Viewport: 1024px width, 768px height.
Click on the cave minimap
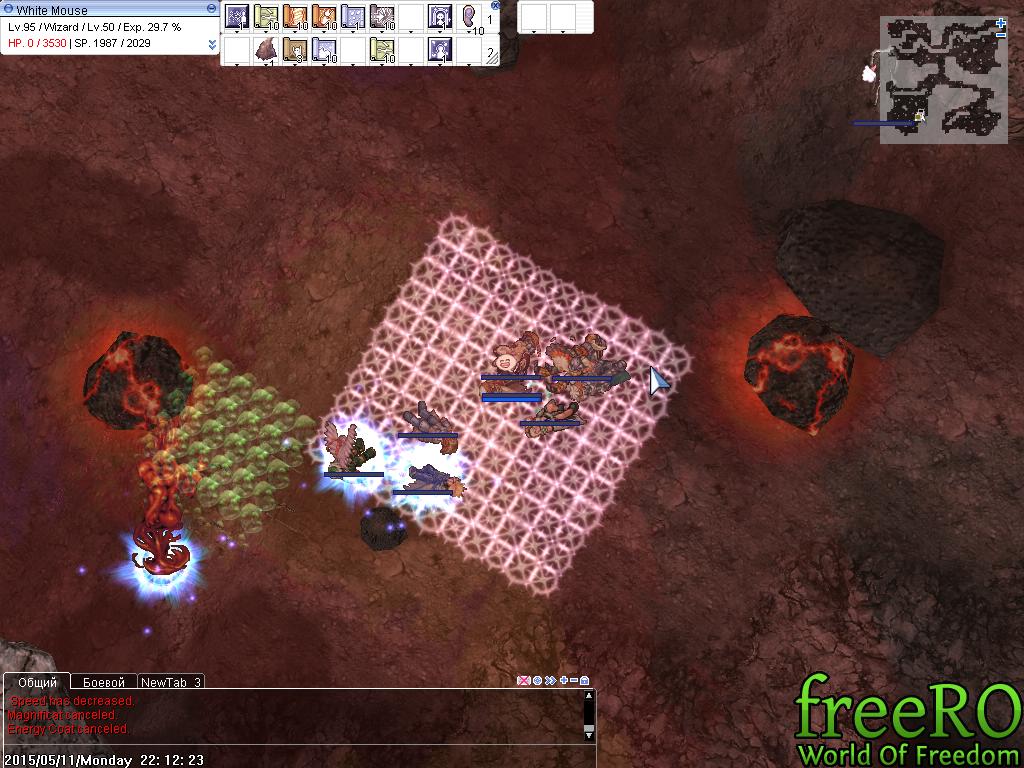tap(942, 80)
